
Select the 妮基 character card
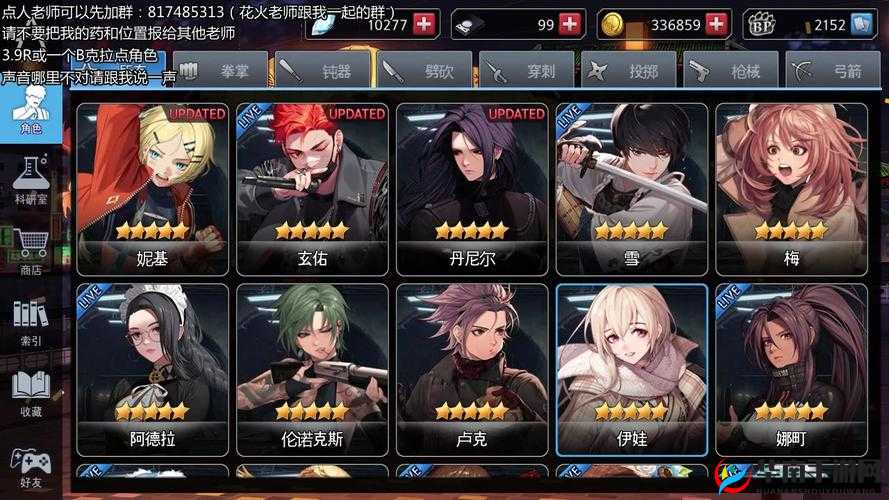coord(152,189)
